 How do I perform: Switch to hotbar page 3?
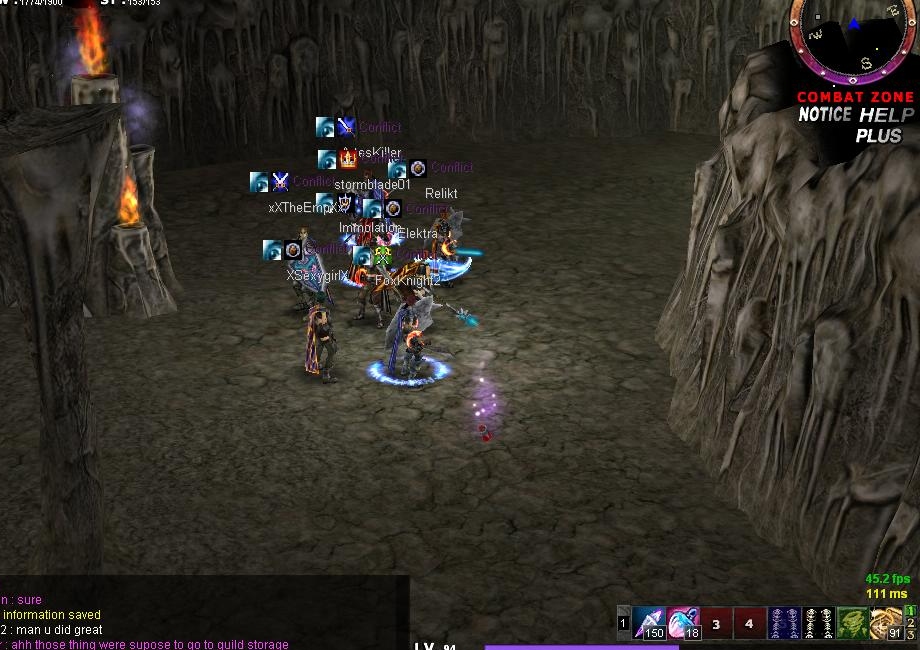coord(911,635)
